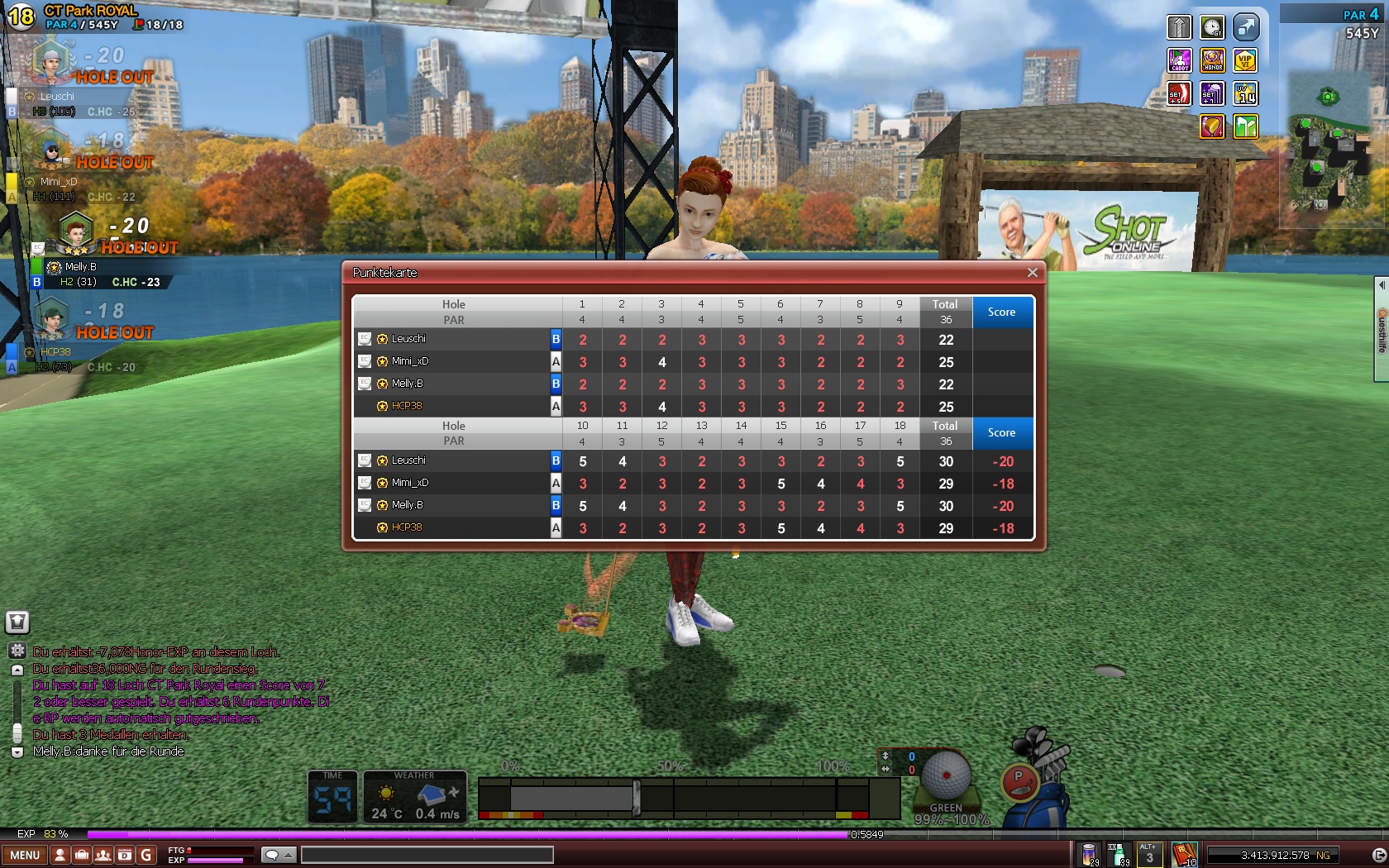Use the red book item slot
Viewport: 1389px width, 868px height.
coord(1184,854)
